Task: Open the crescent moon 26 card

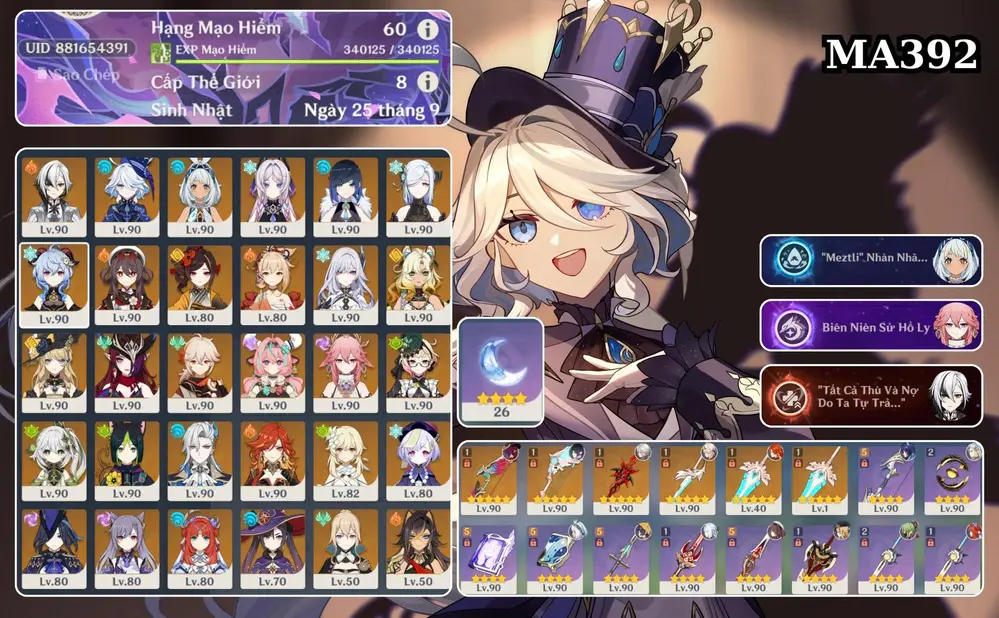Action: 501,372
